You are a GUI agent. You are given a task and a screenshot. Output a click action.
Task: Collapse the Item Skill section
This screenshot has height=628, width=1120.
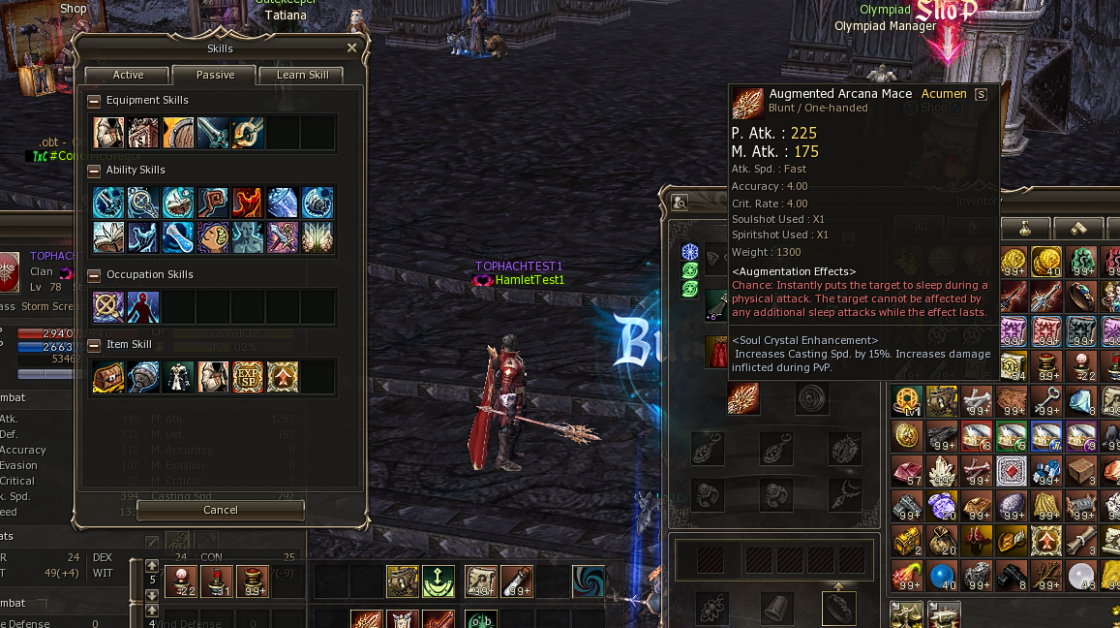pos(94,345)
